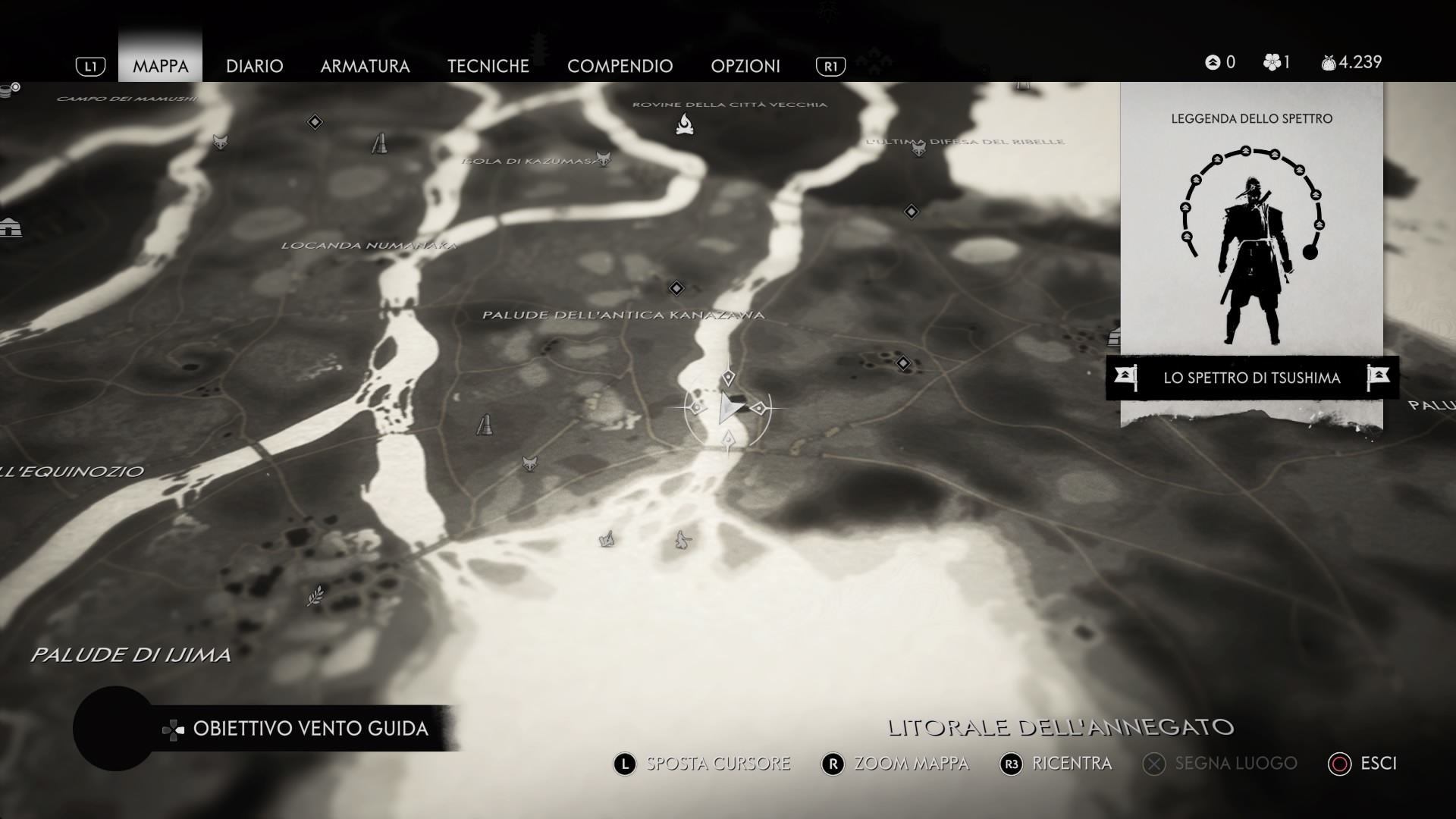Click the player arrow marker on the map
Viewport: 1456px width, 819px height.
[x=729, y=409]
